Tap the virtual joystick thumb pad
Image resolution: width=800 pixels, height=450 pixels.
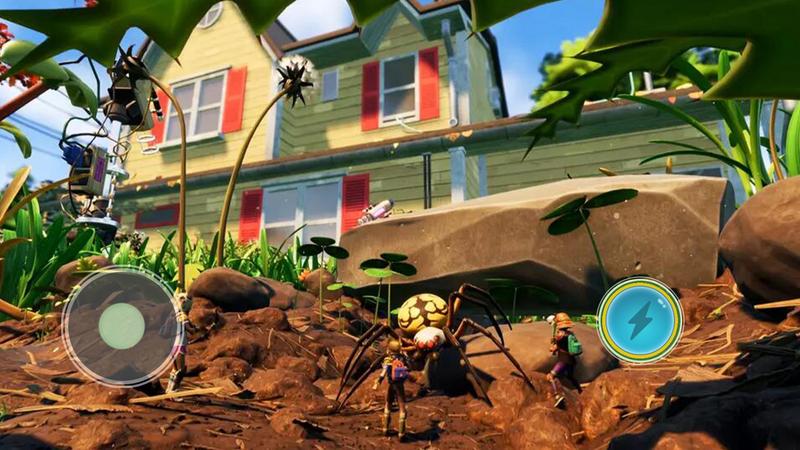pos(122,325)
